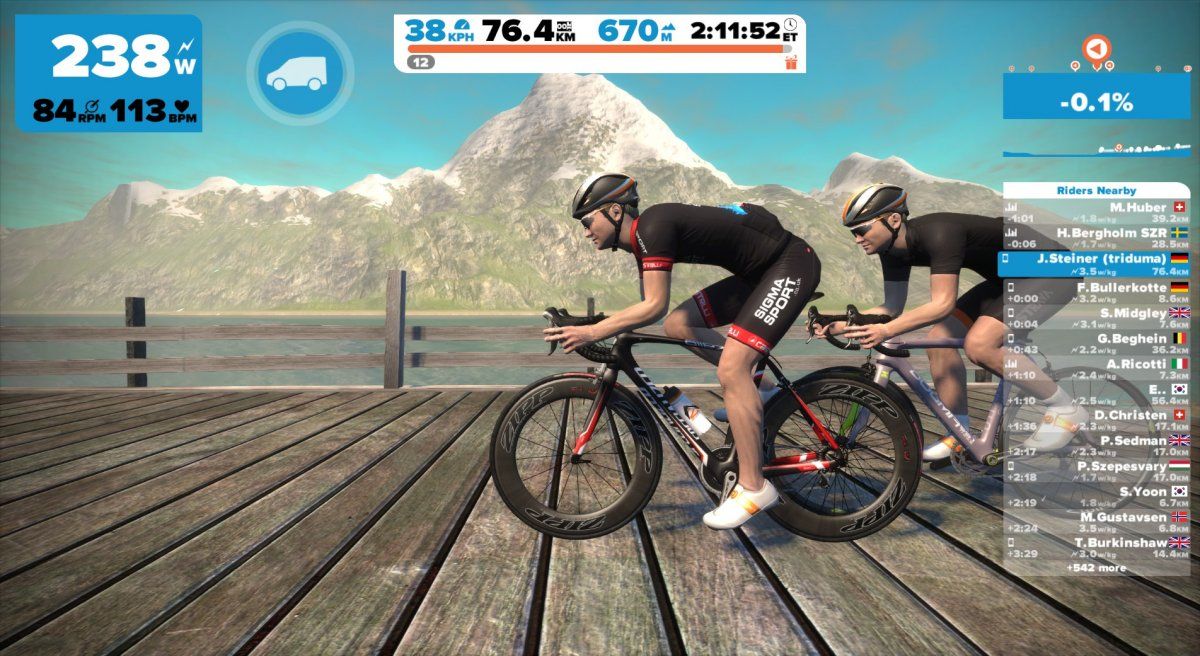Viewport: 1200px width, 656px height.
Task: Pick rider F.Bullerkotte in the list
Action: pos(1097,292)
